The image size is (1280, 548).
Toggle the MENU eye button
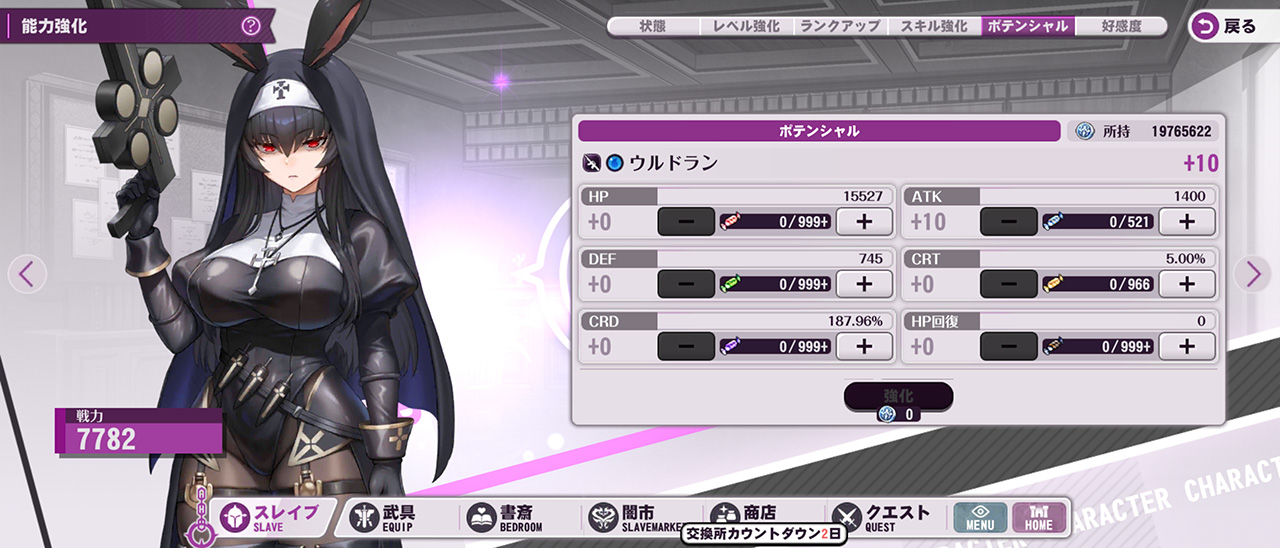pyautogui.click(x=980, y=517)
